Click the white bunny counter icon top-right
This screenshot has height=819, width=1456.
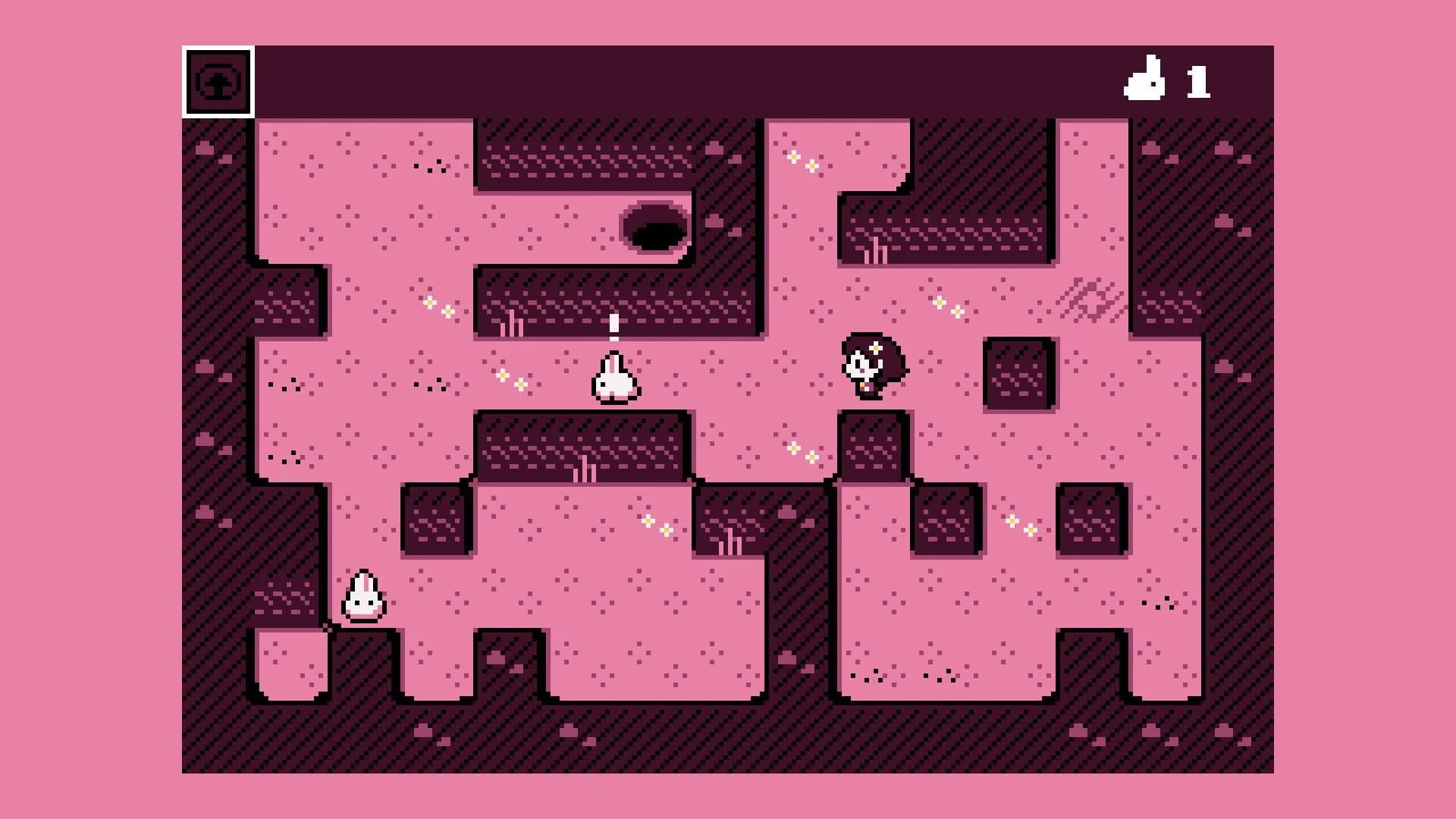click(x=1147, y=79)
